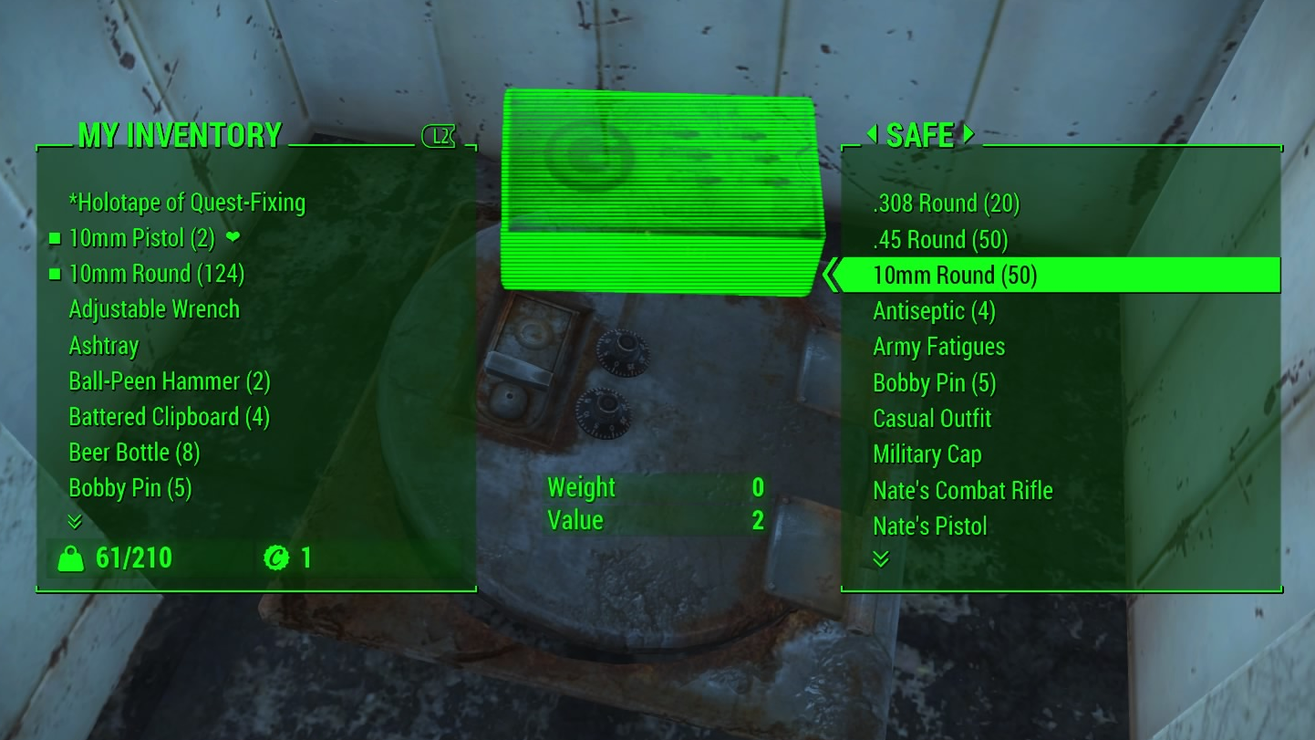Image resolution: width=1315 pixels, height=740 pixels.
Task: Select Army Fatigues from the safe
Action: (938, 347)
